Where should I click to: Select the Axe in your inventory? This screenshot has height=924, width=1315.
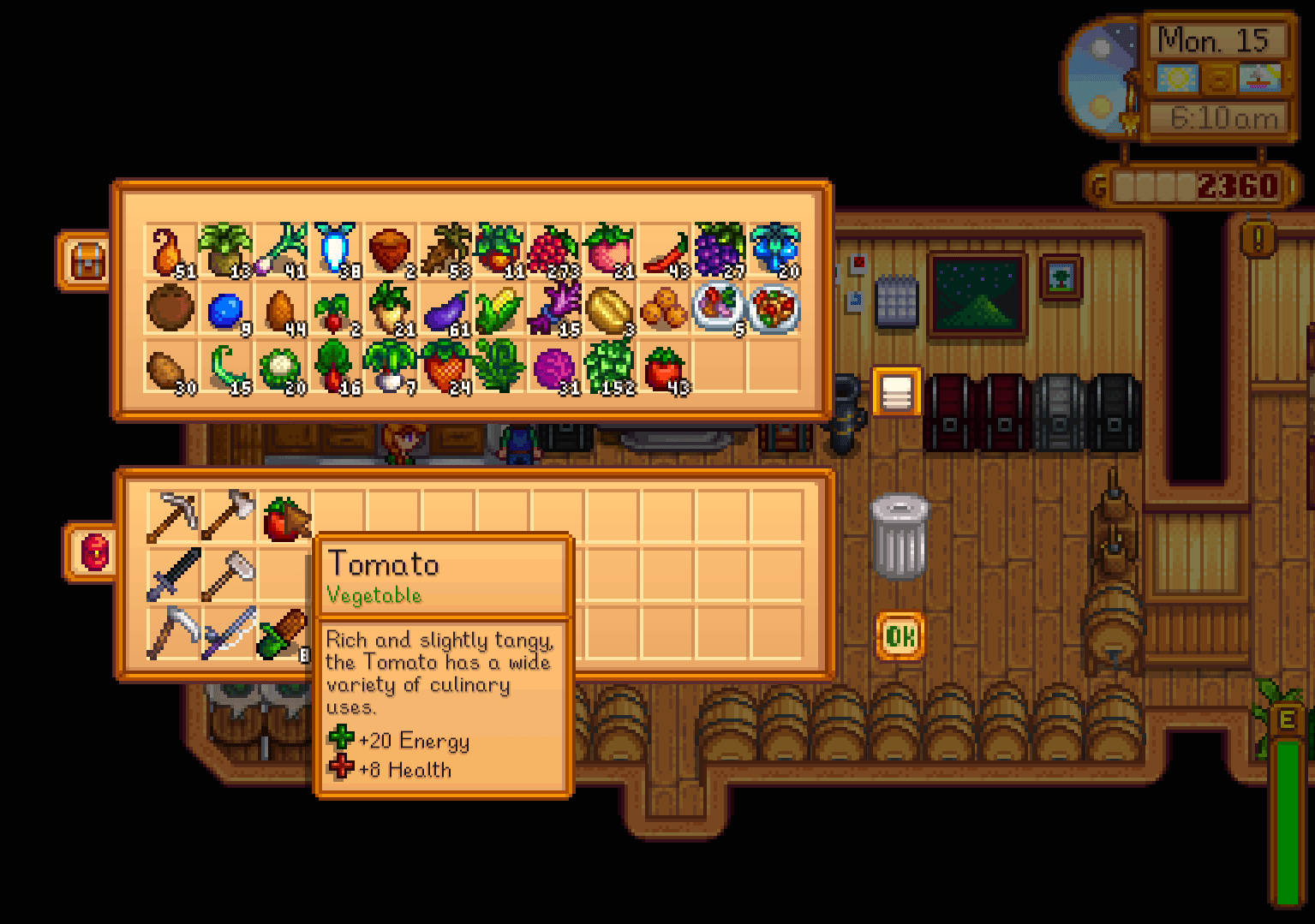click(229, 514)
